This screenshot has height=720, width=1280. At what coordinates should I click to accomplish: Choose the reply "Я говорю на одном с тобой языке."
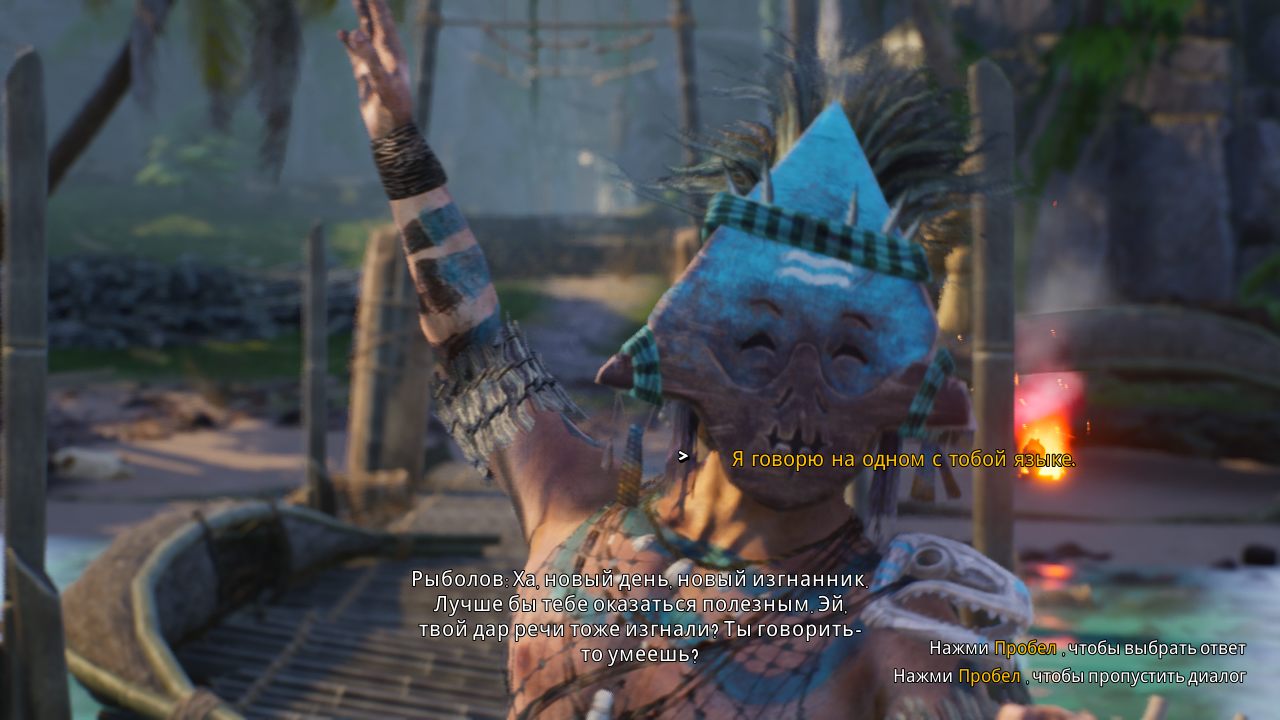click(903, 459)
